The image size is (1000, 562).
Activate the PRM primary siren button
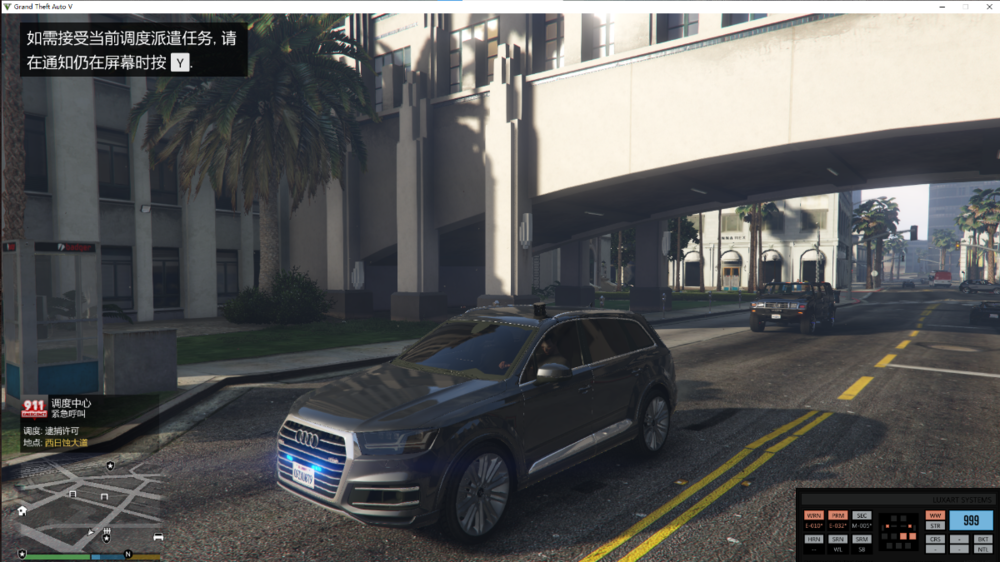pyautogui.click(x=838, y=515)
